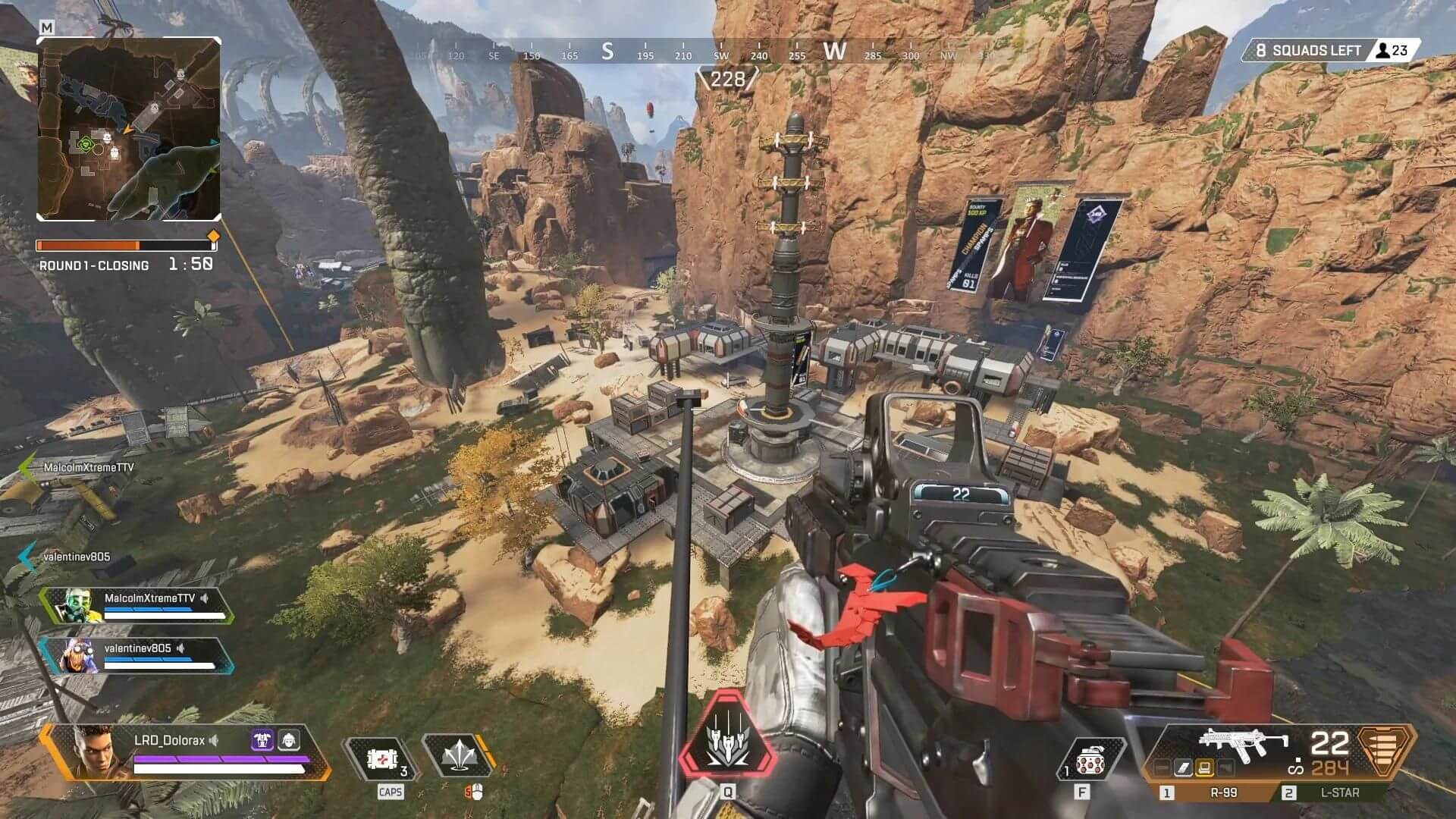
Task: Click the white helmet icon
Action: point(289,740)
